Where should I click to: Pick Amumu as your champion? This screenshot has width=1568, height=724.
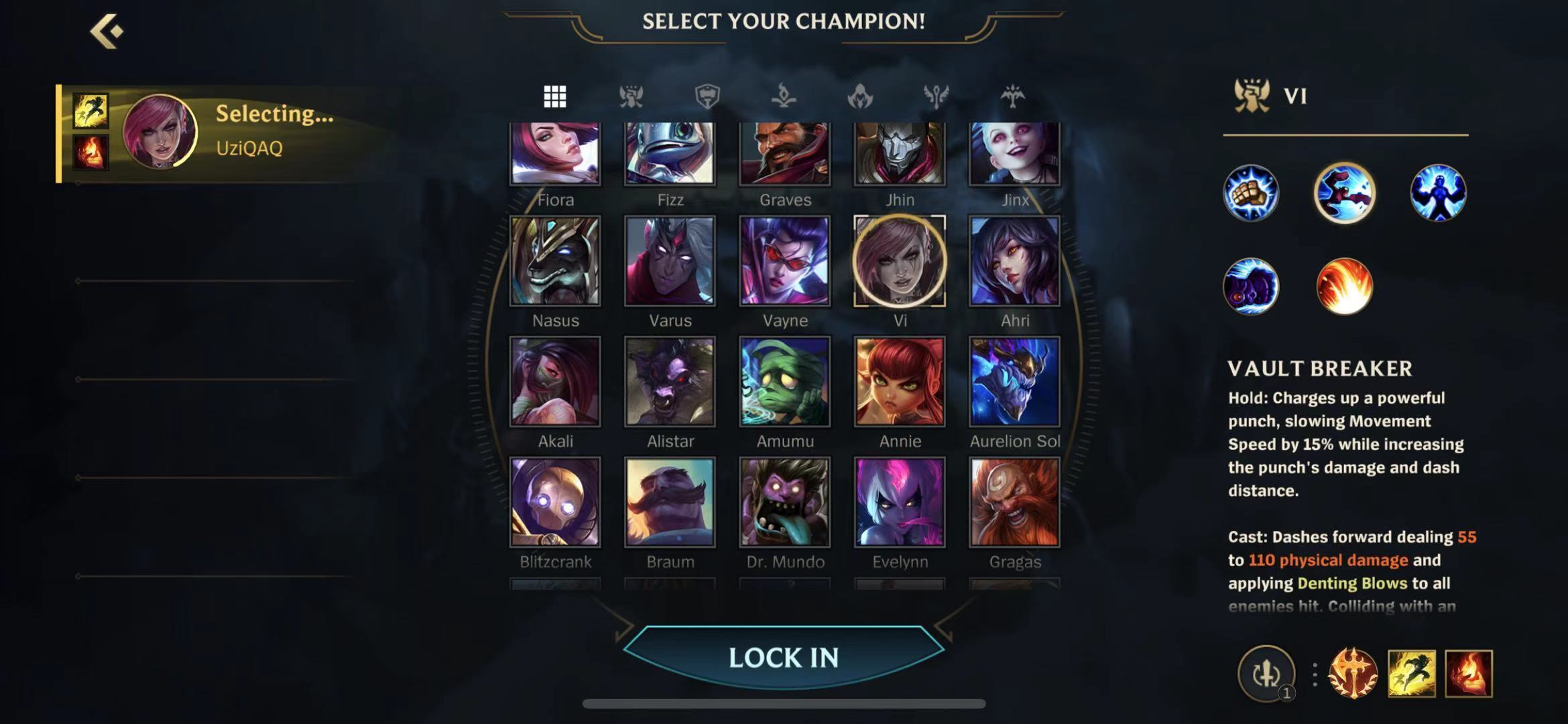[x=784, y=381]
